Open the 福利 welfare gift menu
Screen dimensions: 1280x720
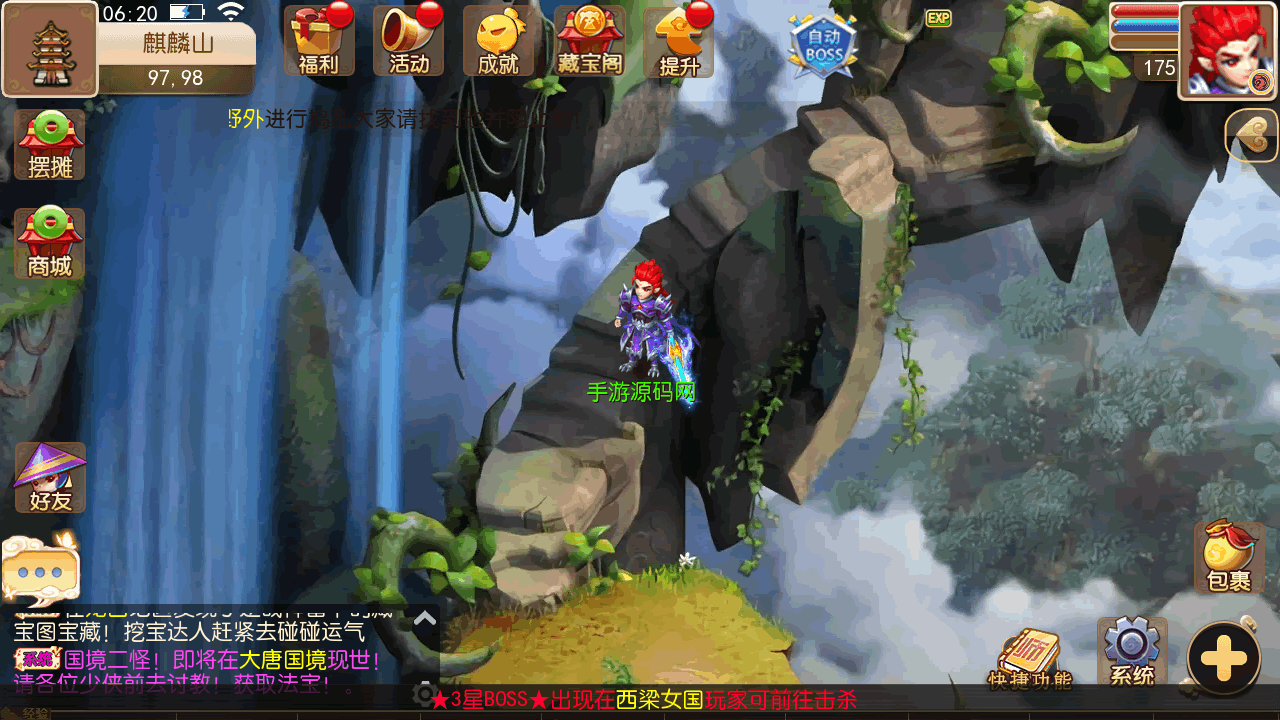tap(319, 41)
